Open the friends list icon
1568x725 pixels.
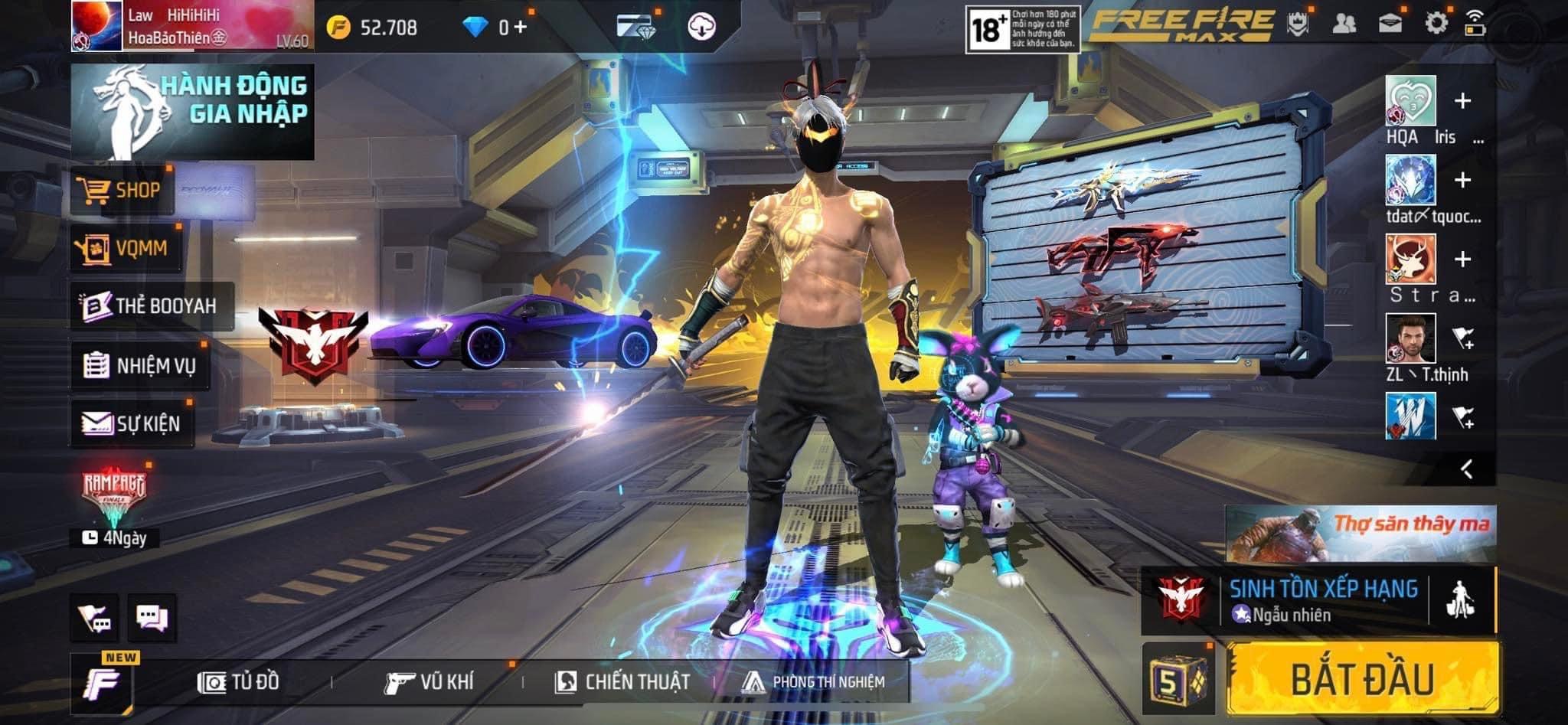pos(1344,23)
